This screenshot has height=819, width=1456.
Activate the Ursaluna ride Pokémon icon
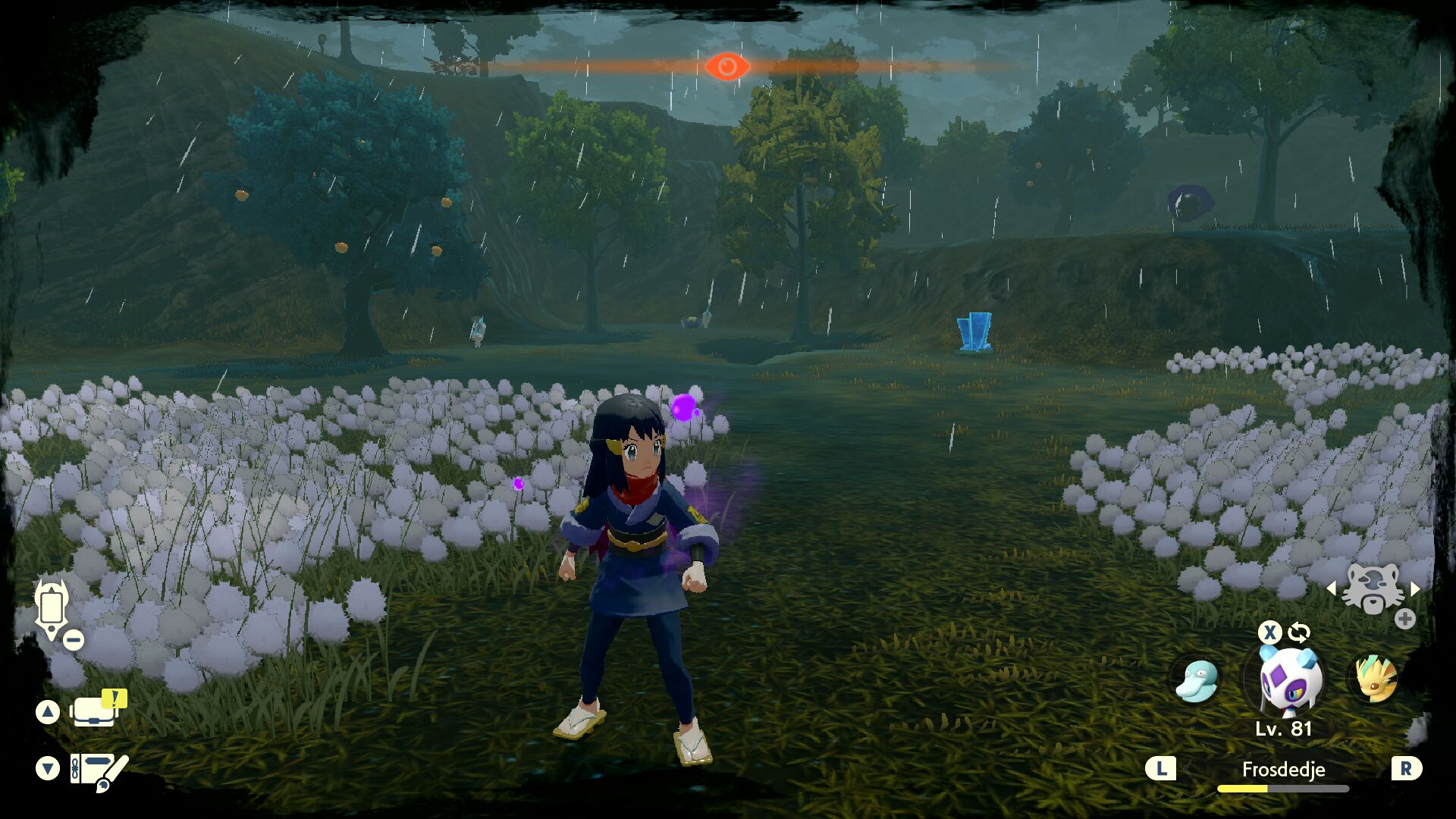tap(1373, 589)
